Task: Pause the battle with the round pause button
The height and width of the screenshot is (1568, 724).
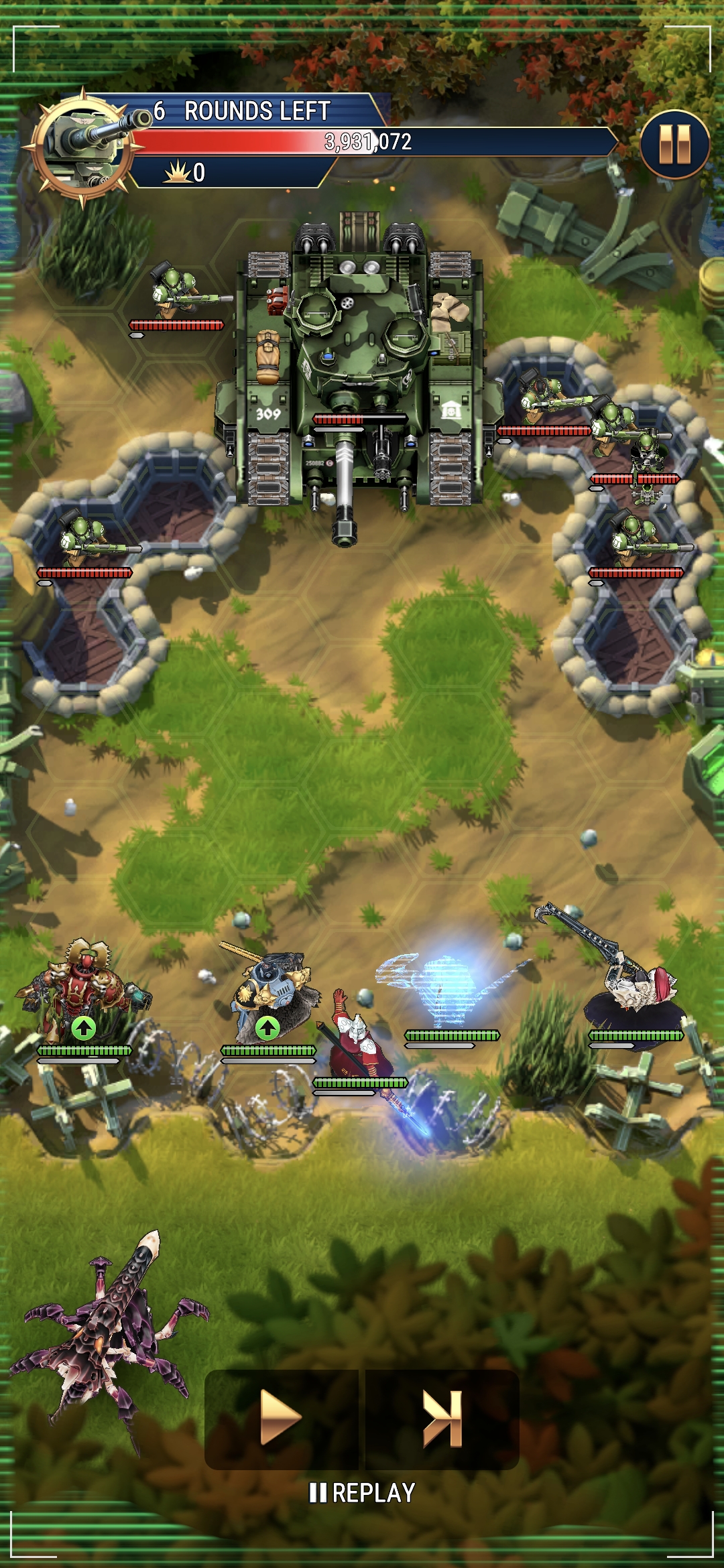Action: pos(674,145)
